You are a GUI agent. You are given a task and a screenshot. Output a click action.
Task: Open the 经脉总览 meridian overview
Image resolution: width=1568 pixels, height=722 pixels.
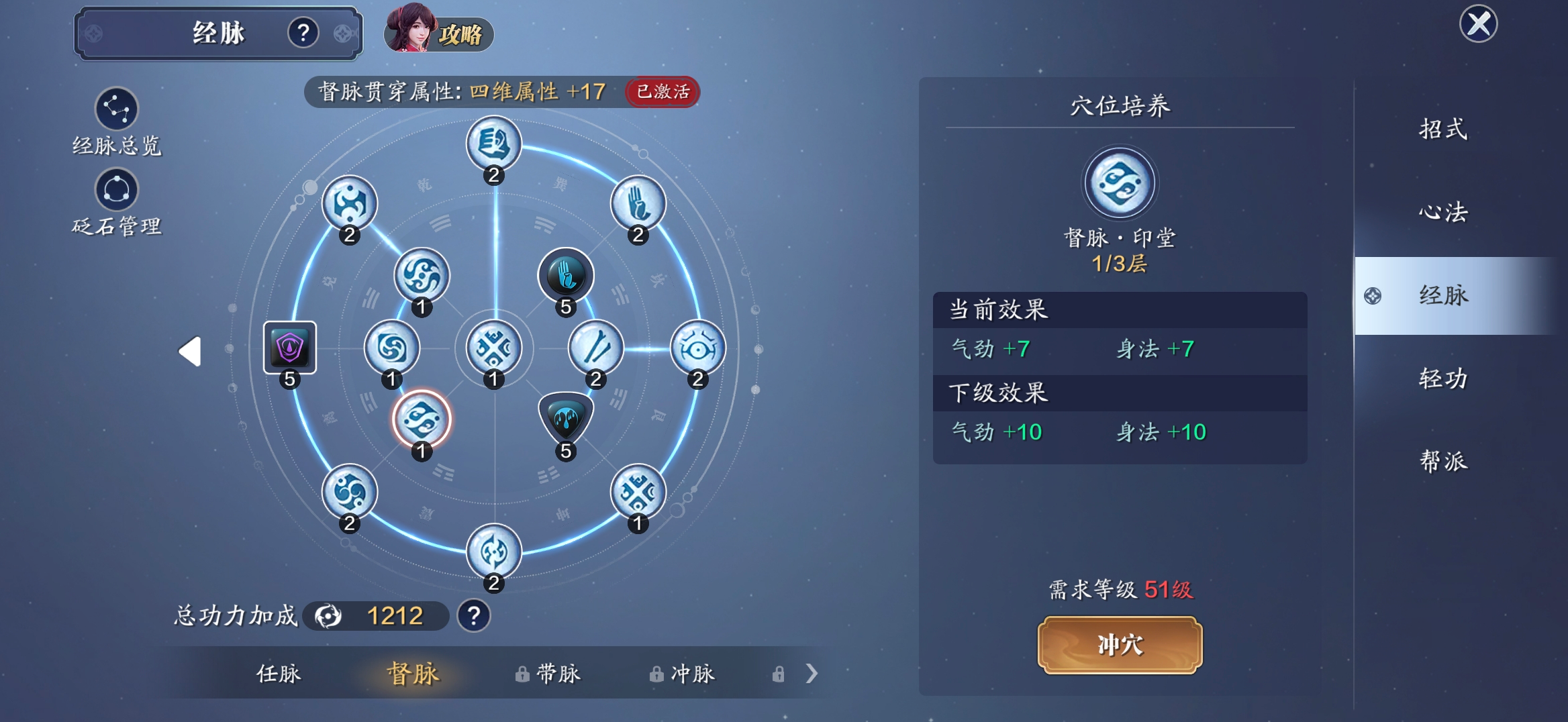tap(116, 110)
